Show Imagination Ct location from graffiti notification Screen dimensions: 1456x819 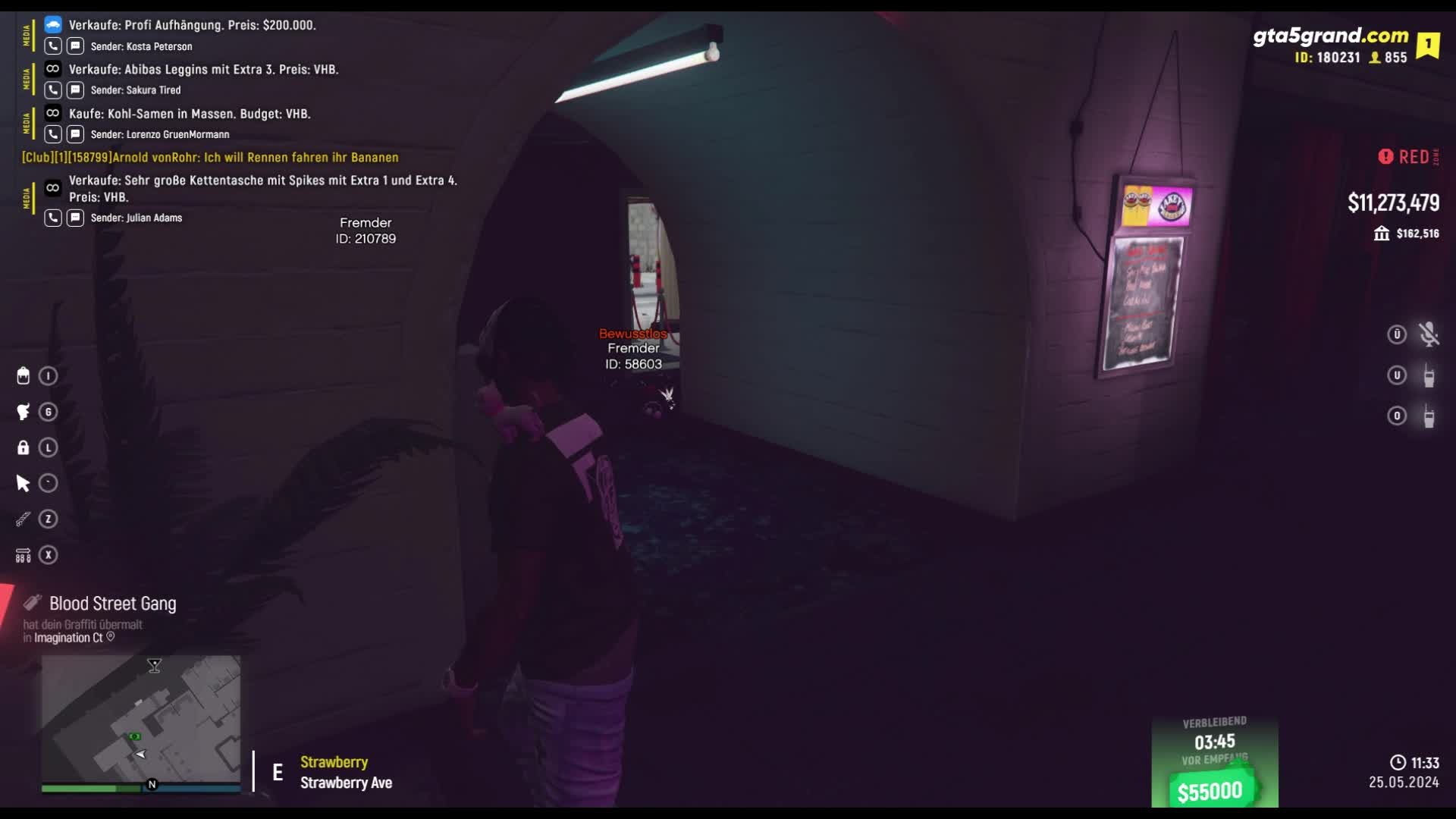111,638
